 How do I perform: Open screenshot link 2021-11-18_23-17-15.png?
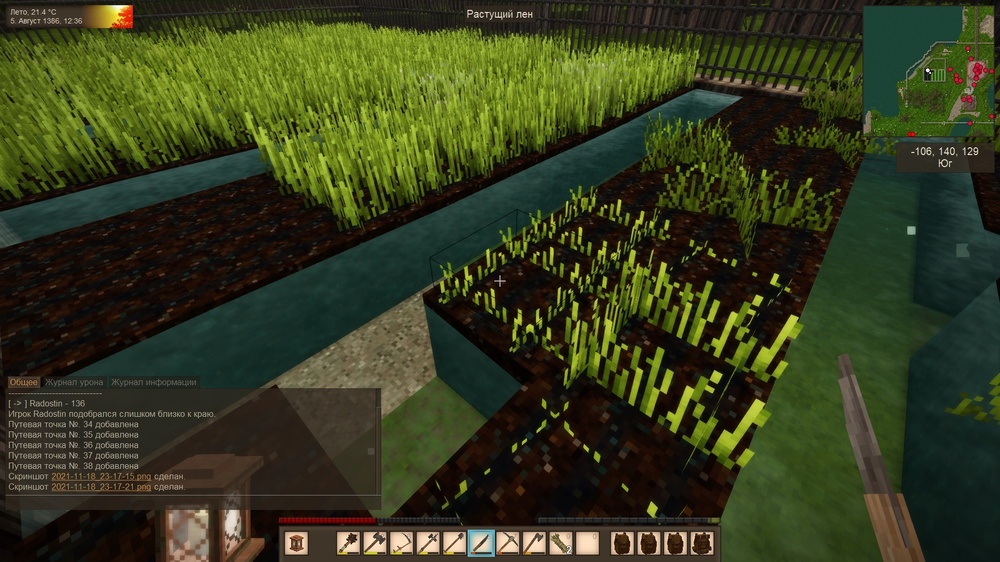pos(99,476)
